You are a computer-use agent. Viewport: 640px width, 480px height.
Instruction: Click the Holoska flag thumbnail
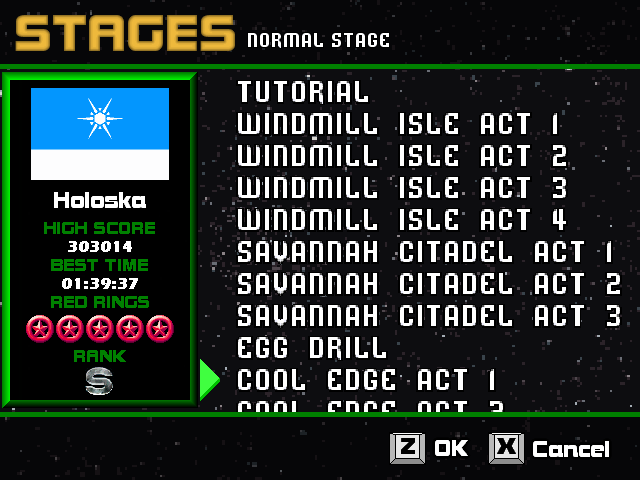tap(100, 134)
